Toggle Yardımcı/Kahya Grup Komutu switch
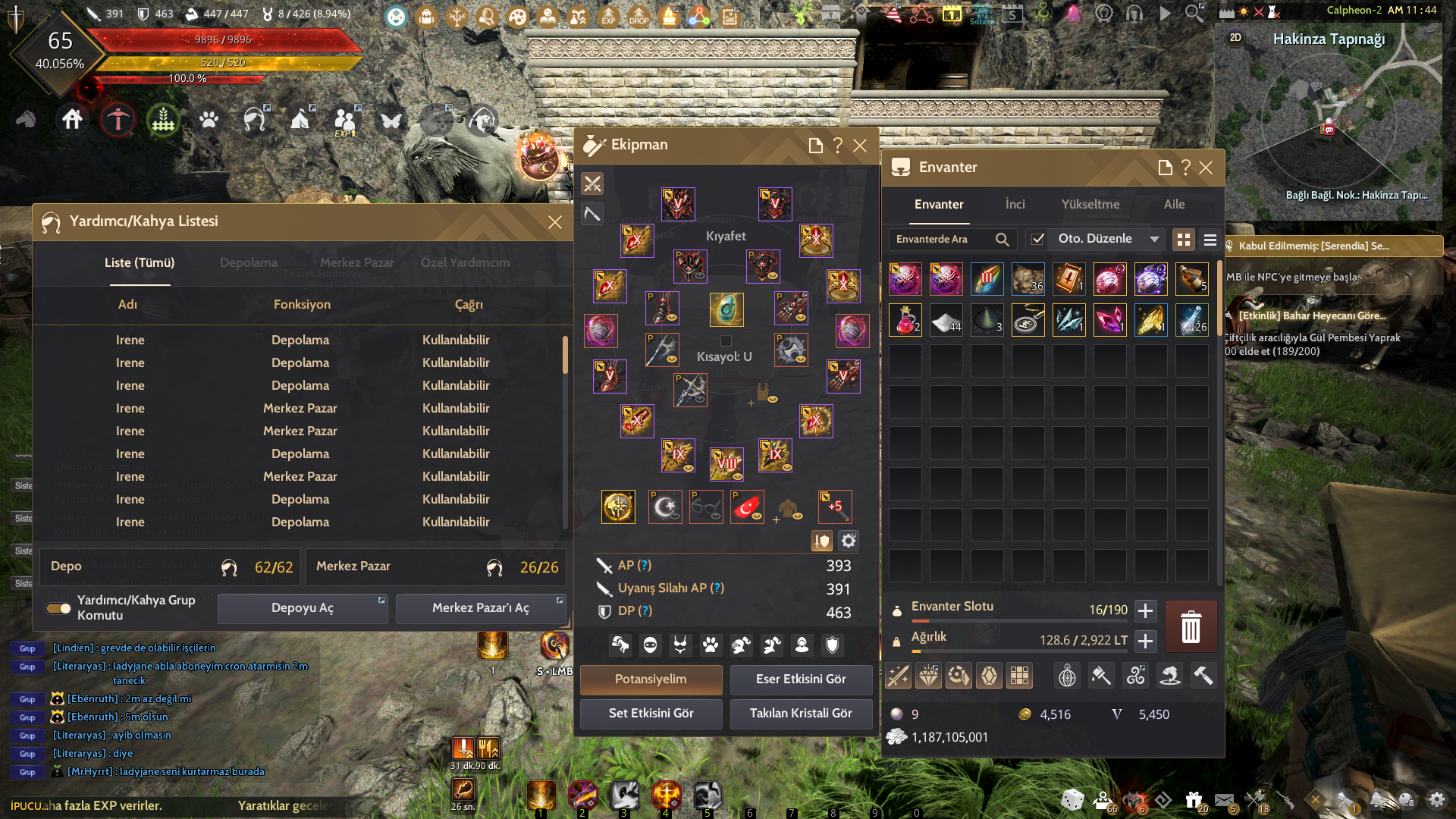This screenshot has height=819, width=1456. [x=58, y=608]
